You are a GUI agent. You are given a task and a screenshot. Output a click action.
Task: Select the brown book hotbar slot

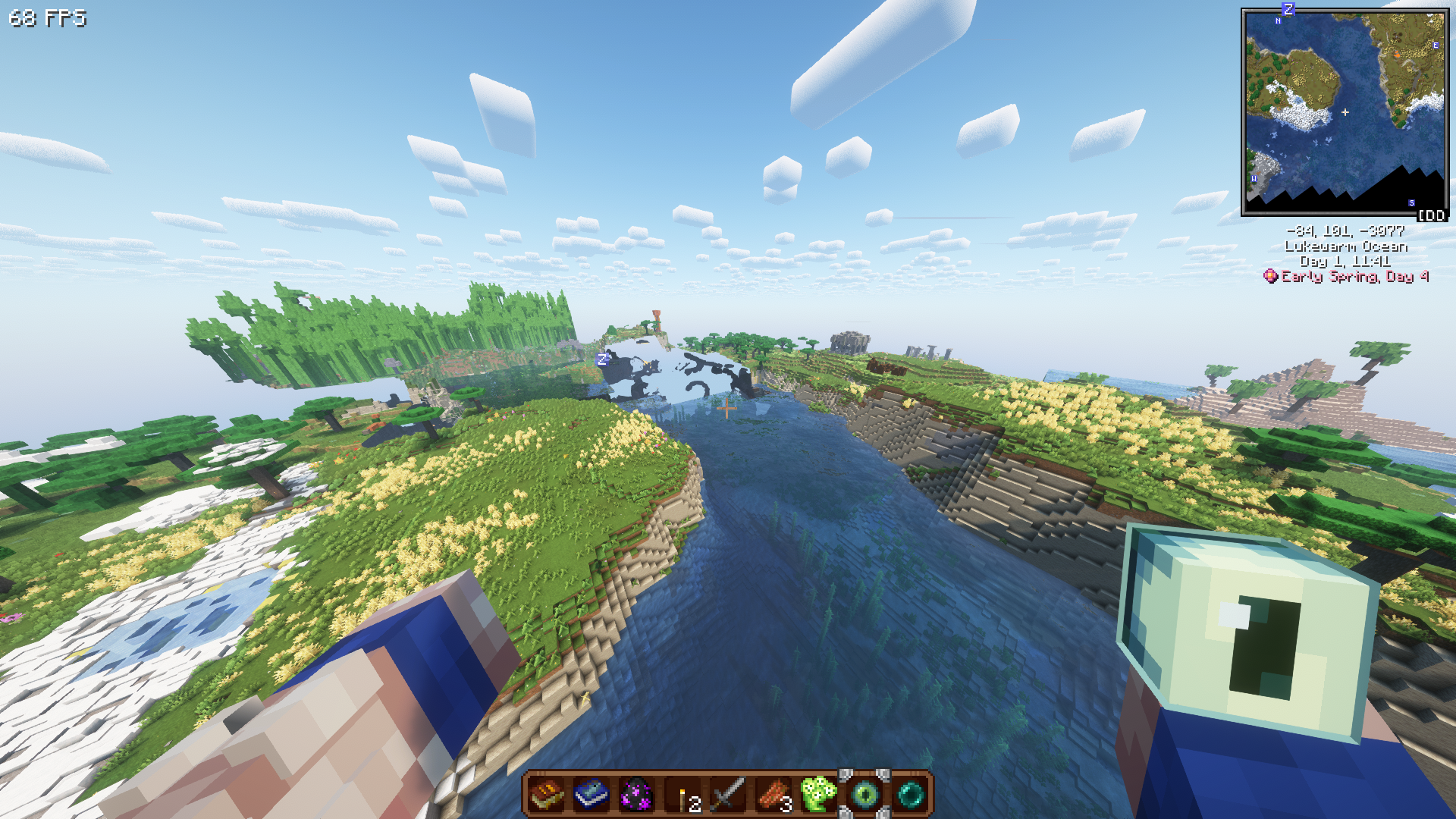546,795
